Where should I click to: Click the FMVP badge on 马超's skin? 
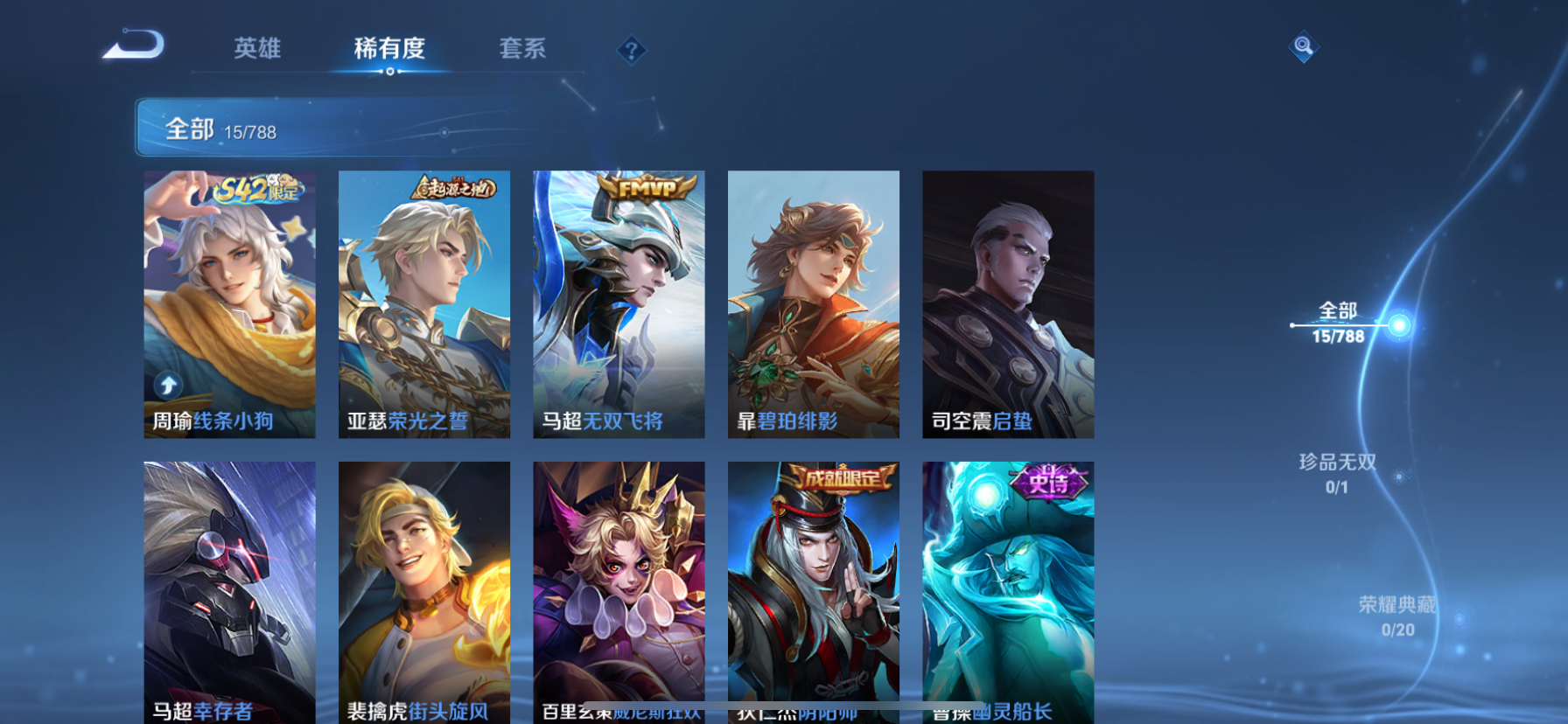click(642, 188)
